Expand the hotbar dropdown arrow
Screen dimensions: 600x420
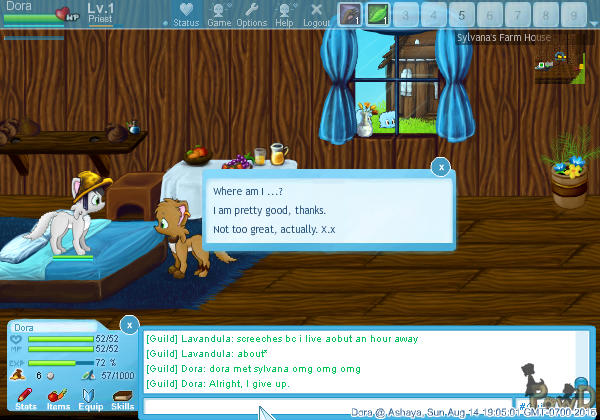click(592, 21)
